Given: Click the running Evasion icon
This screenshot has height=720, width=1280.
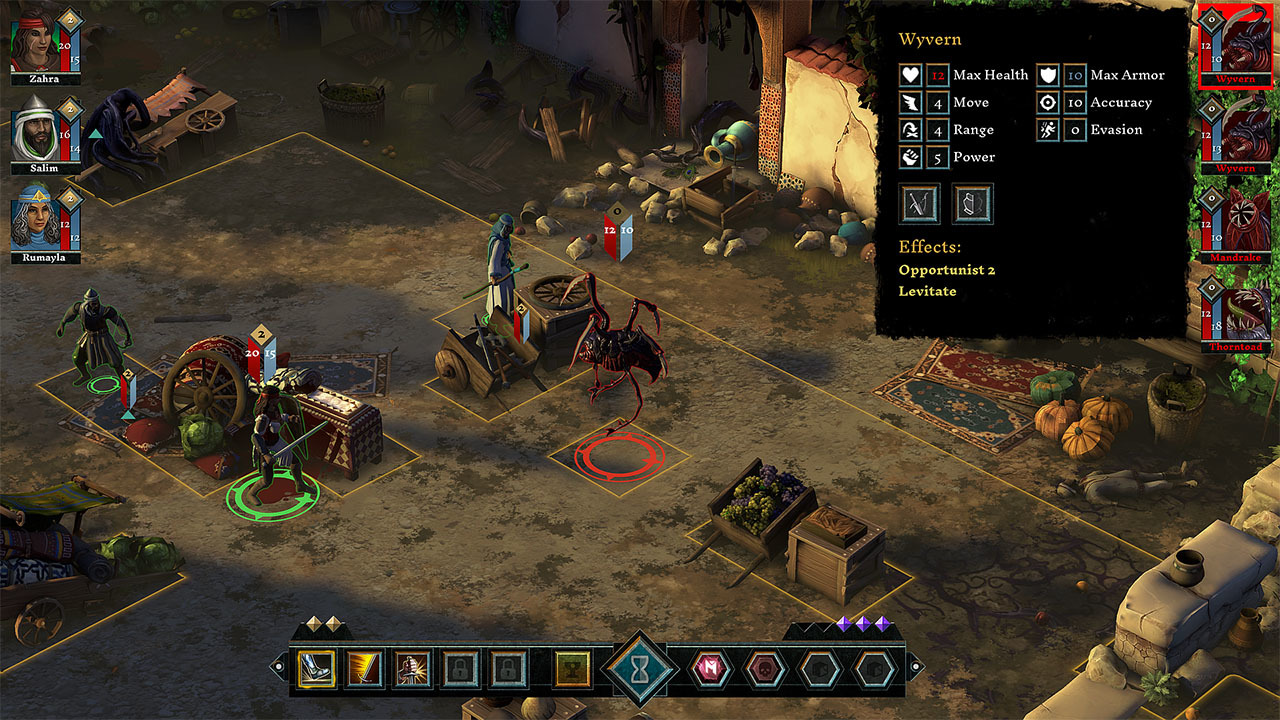Looking at the screenshot, I should (x=1048, y=129).
